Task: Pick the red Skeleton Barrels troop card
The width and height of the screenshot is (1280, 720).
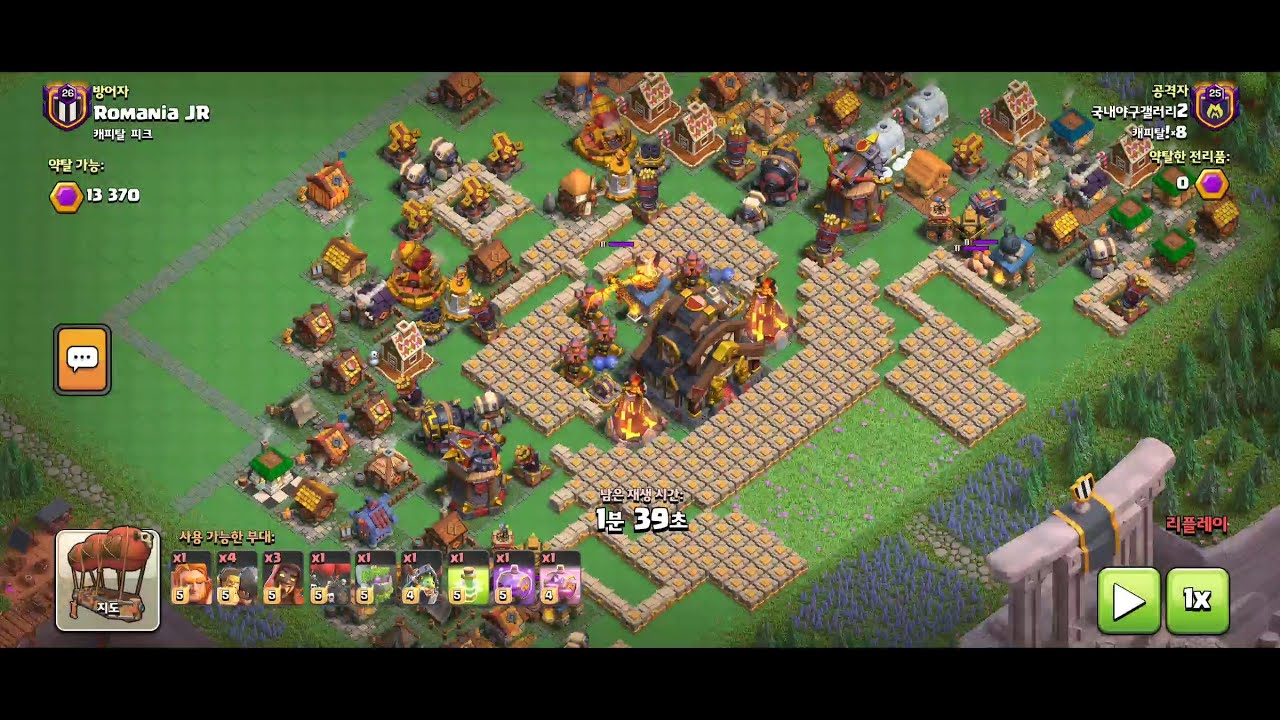Action: 330,578
